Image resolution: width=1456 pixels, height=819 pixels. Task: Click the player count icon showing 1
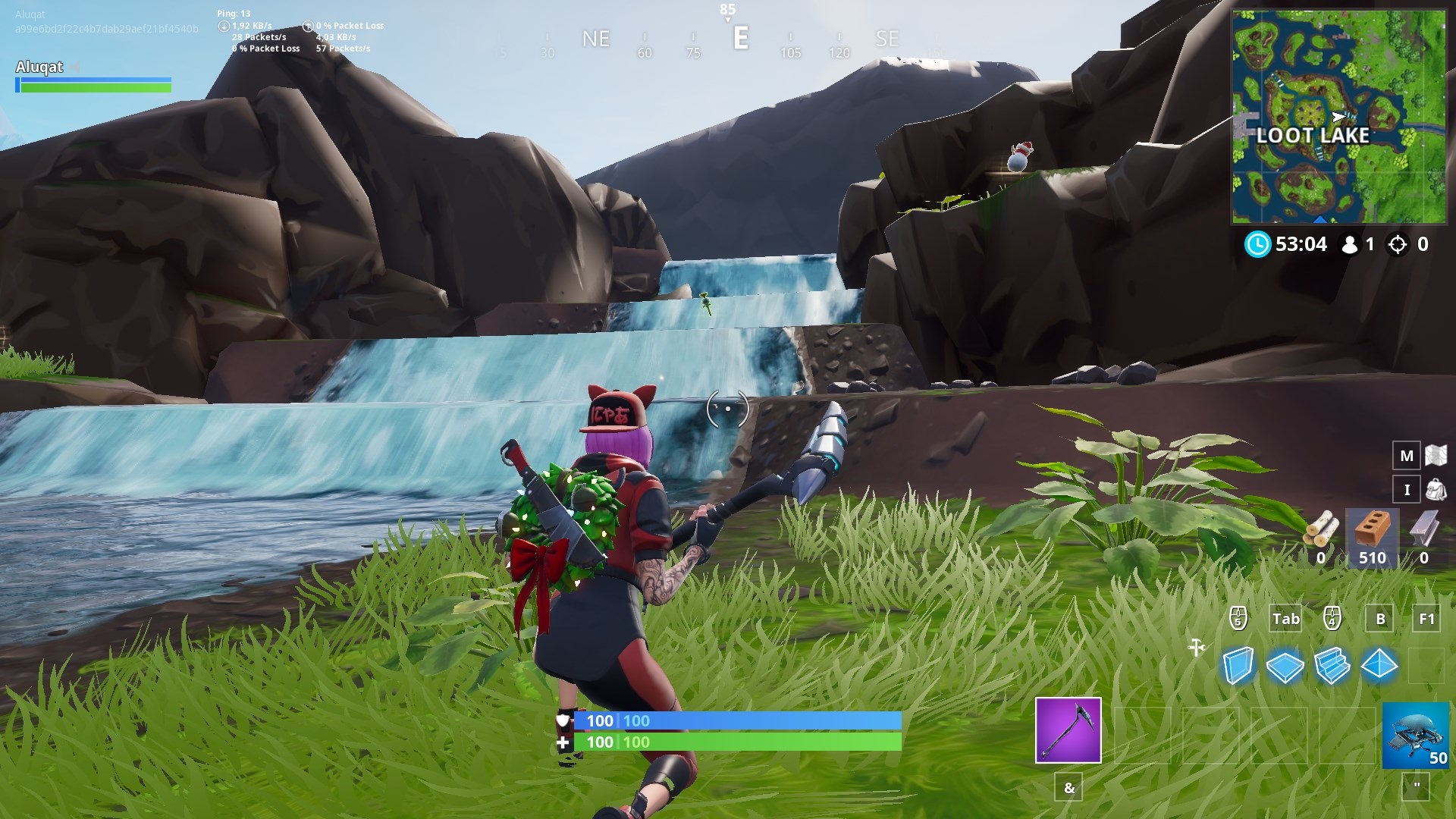(1354, 244)
